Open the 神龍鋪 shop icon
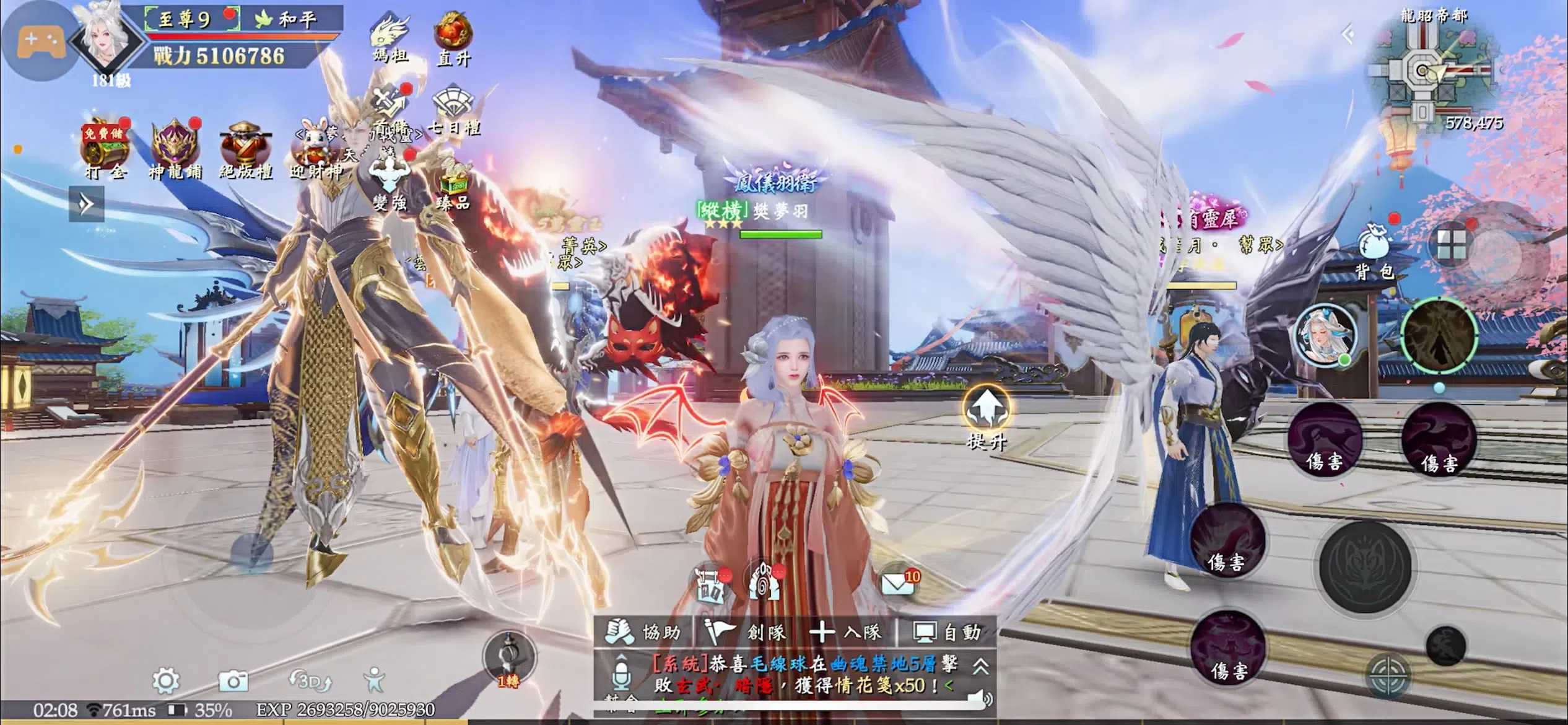This screenshot has width=1568, height=725. point(175,150)
